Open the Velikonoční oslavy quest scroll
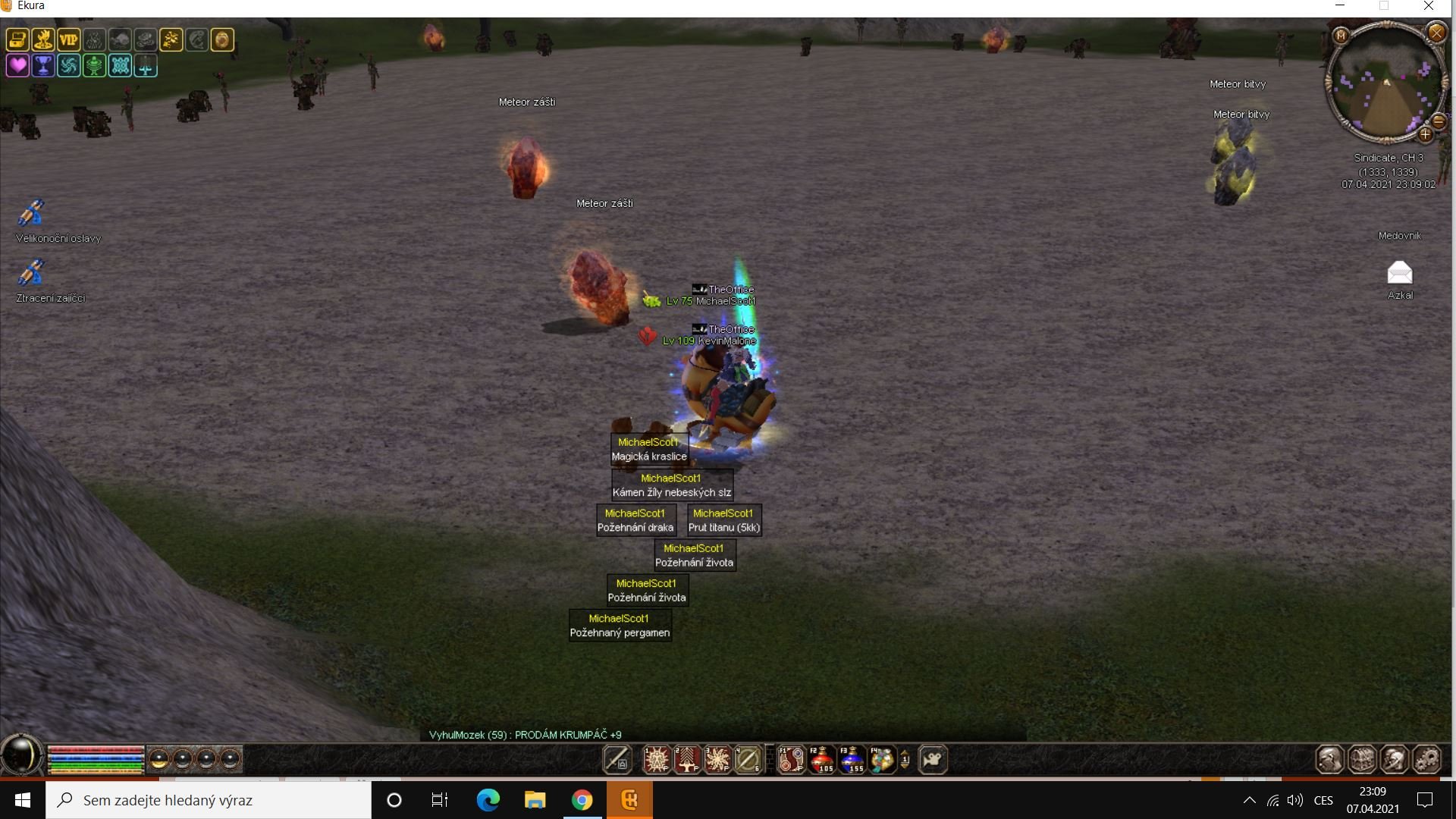 tap(31, 213)
